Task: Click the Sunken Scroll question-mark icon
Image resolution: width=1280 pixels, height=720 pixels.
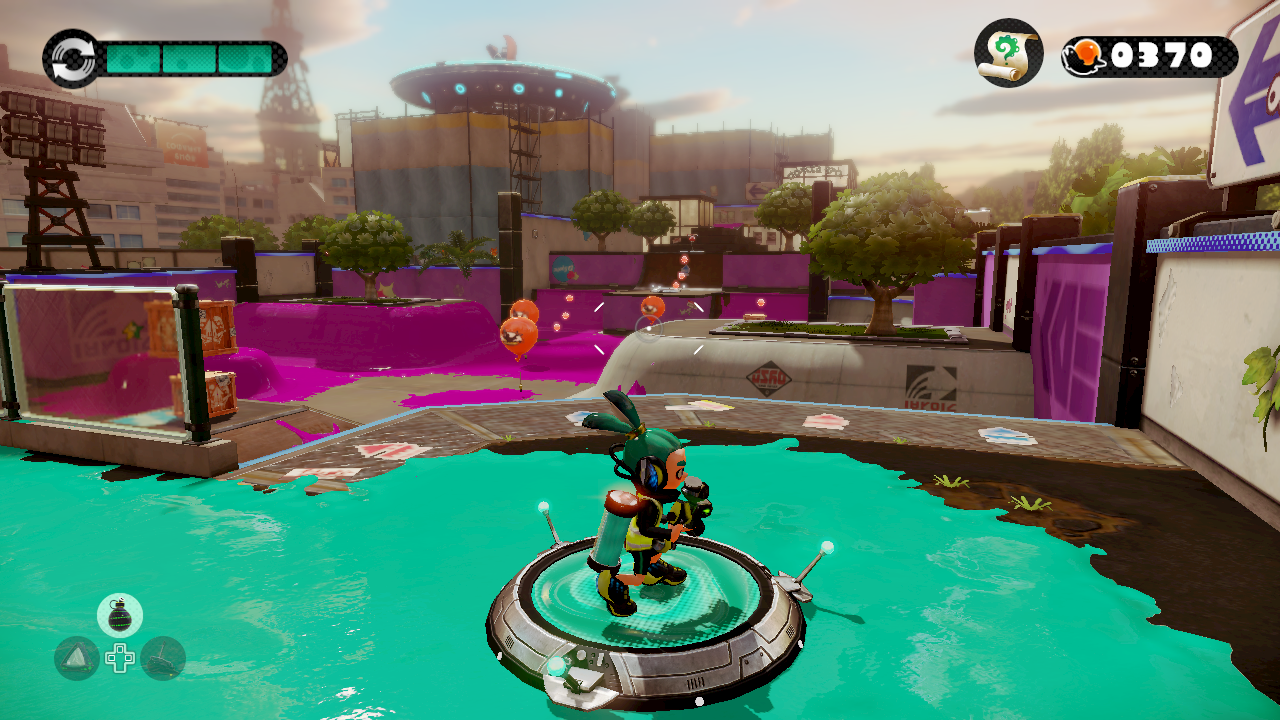Action: pyautogui.click(x=1009, y=53)
